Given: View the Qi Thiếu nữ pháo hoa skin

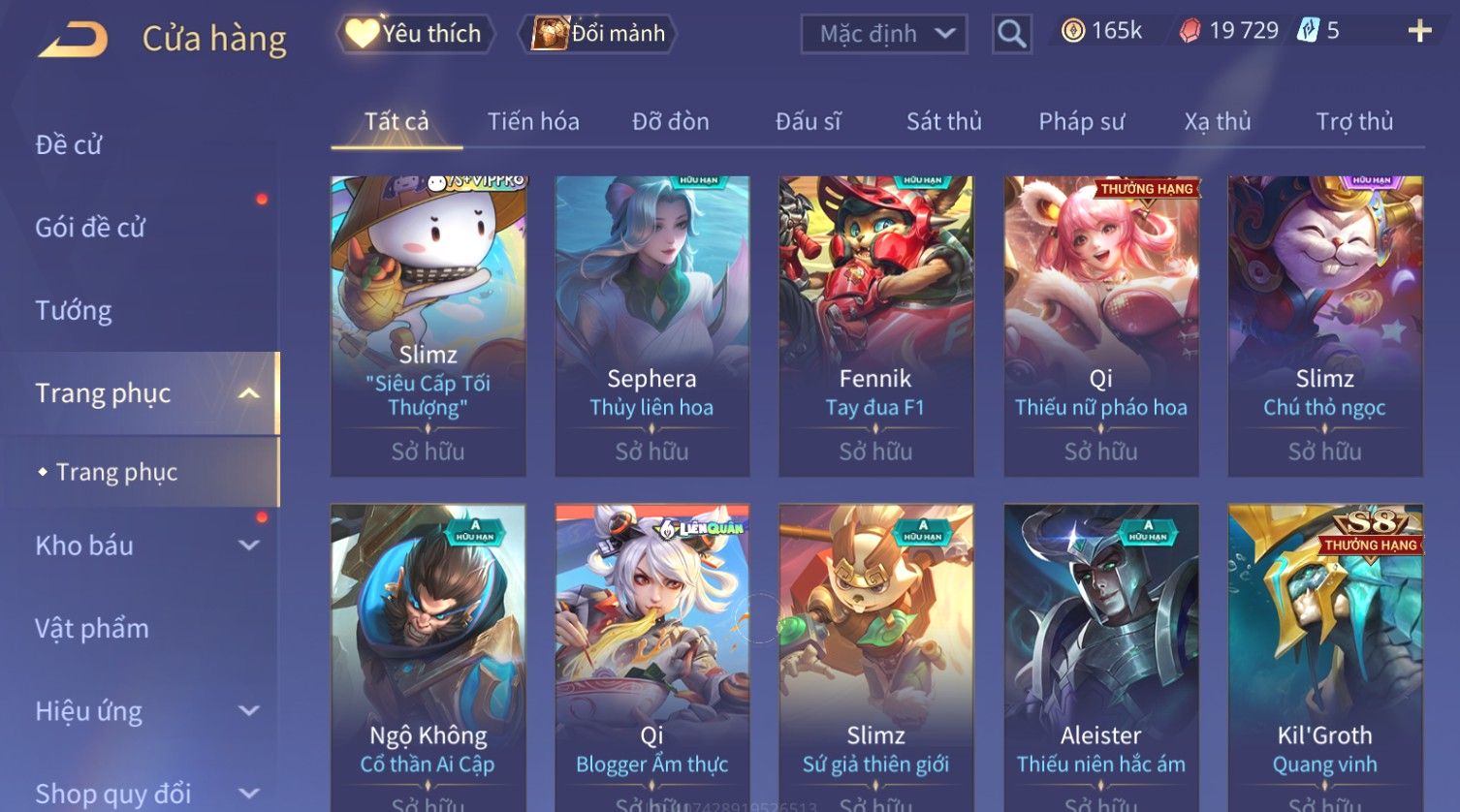Looking at the screenshot, I should [x=1100, y=326].
